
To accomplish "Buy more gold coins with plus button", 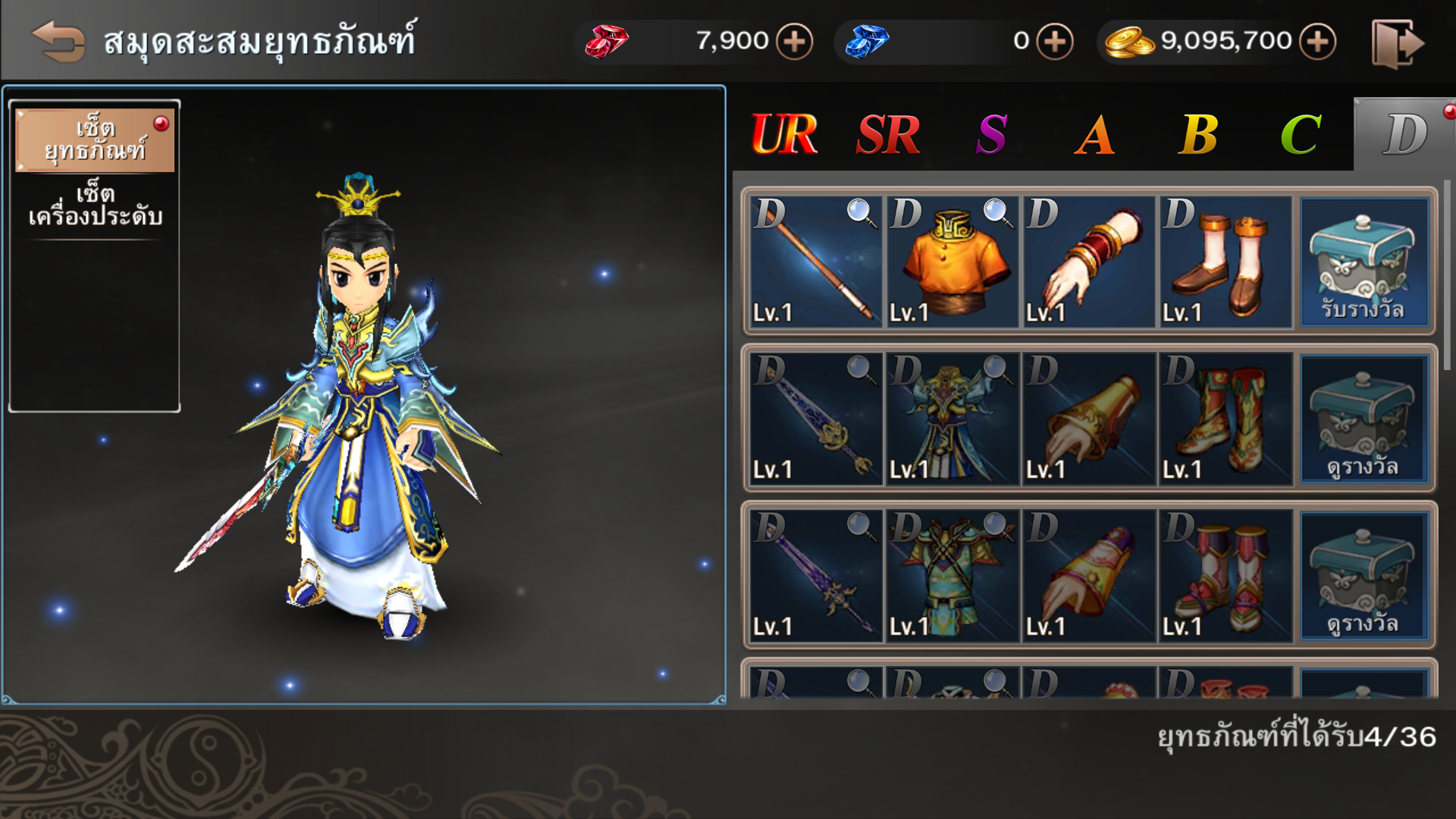I will [x=1317, y=41].
